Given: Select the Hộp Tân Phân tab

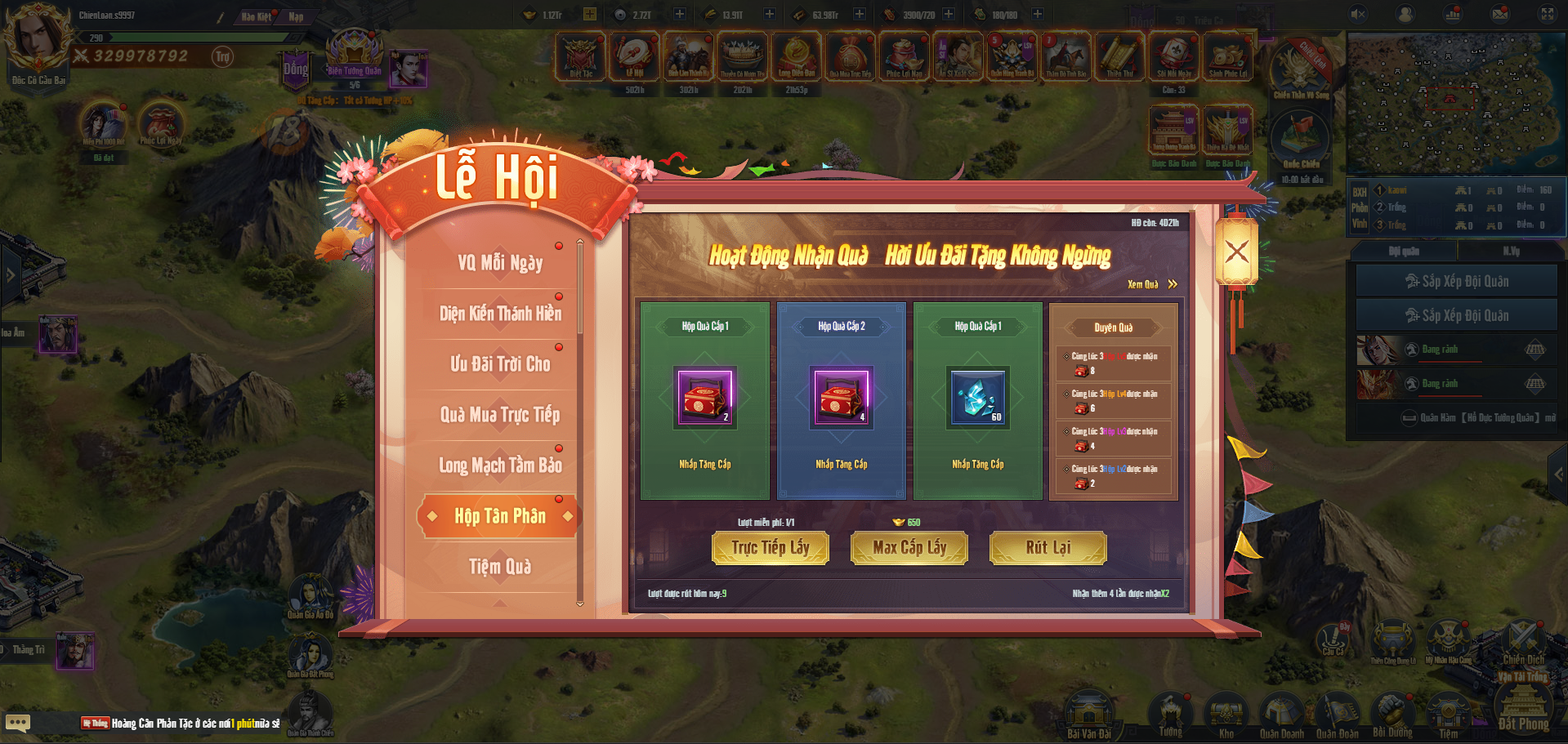Looking at the screenshot, I should [x=499, y=516].
